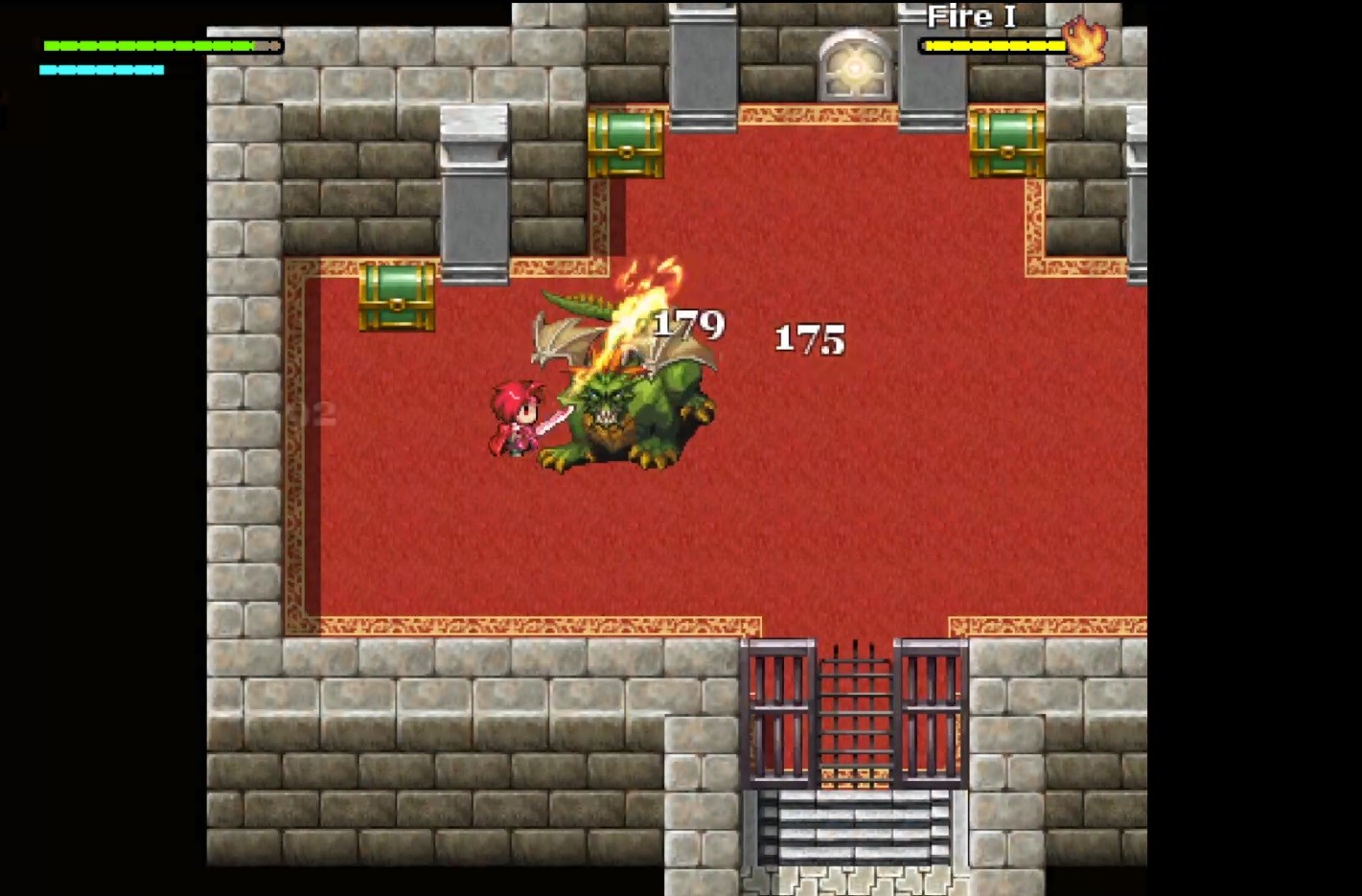This screenshot has height=896, width=1362.
Task: Open the green treasure chest near the left wall
Action: point(396,297)
